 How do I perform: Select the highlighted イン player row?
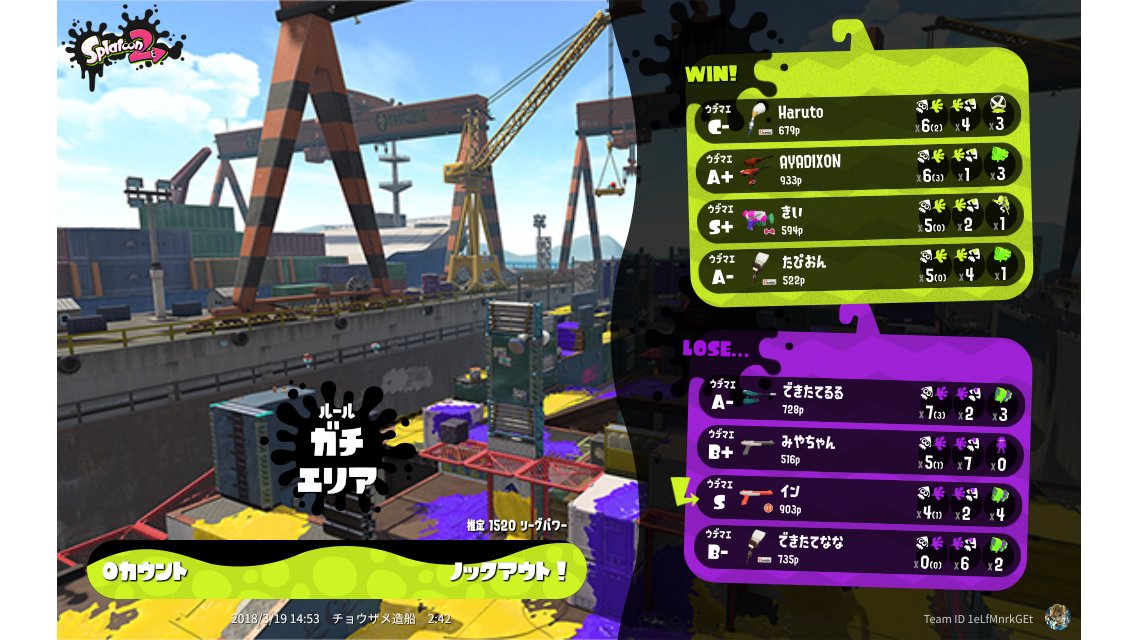(860, 499)
